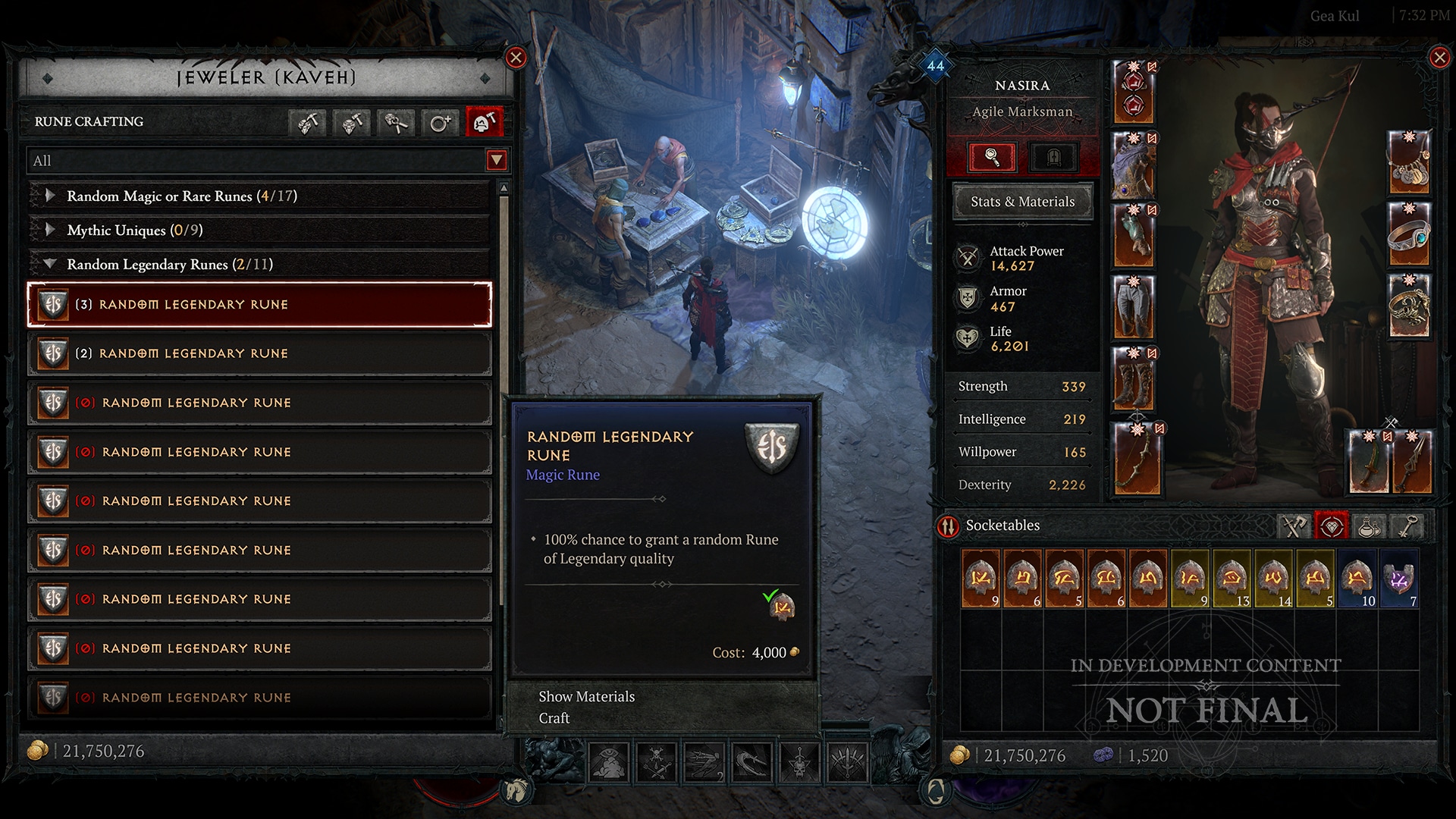
Task: Choose Show Materials option
Action: coord(586,696)
